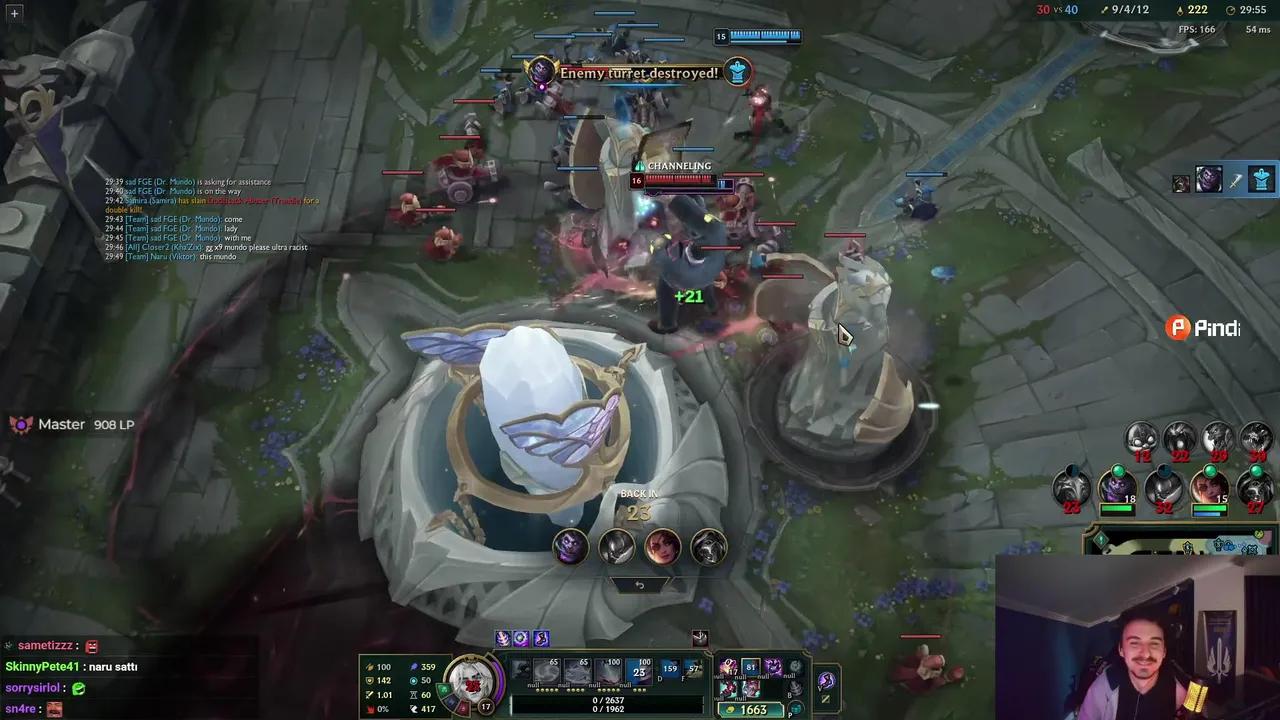Click the green vision gem above Samira's frame
Viewport: 1280px width, 720px height.
pos(1211,471)
